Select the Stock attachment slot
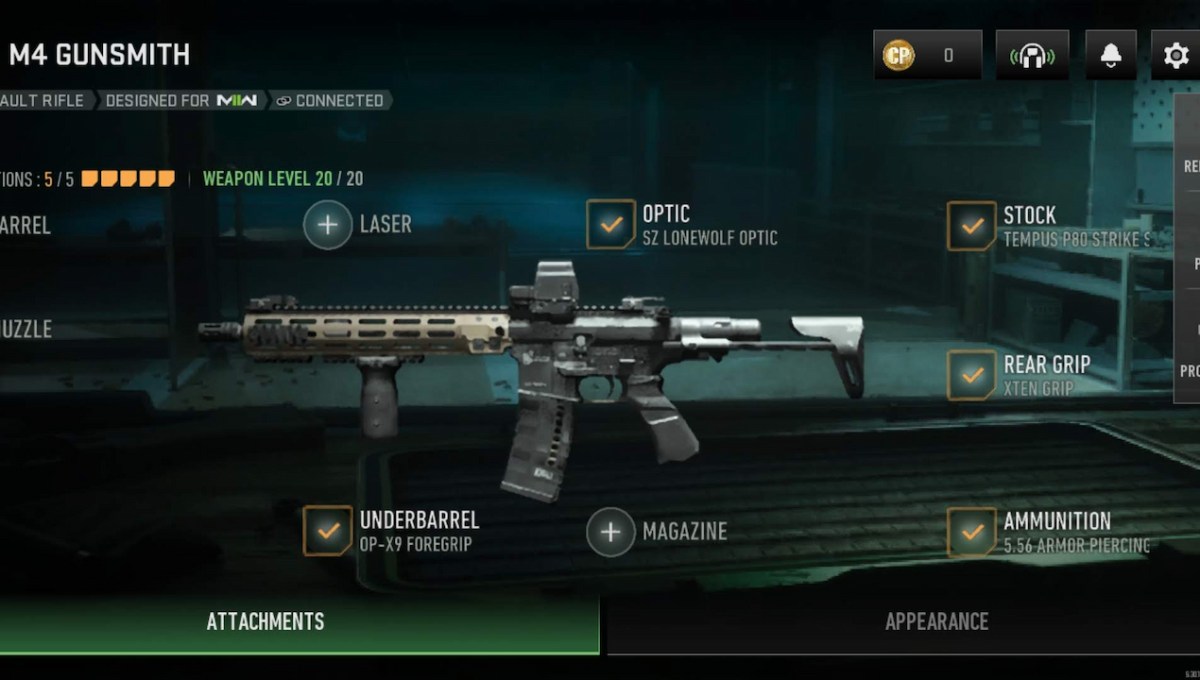Image resolution: width=1200 pixels, height=680 pixels. tap(970, 226)
